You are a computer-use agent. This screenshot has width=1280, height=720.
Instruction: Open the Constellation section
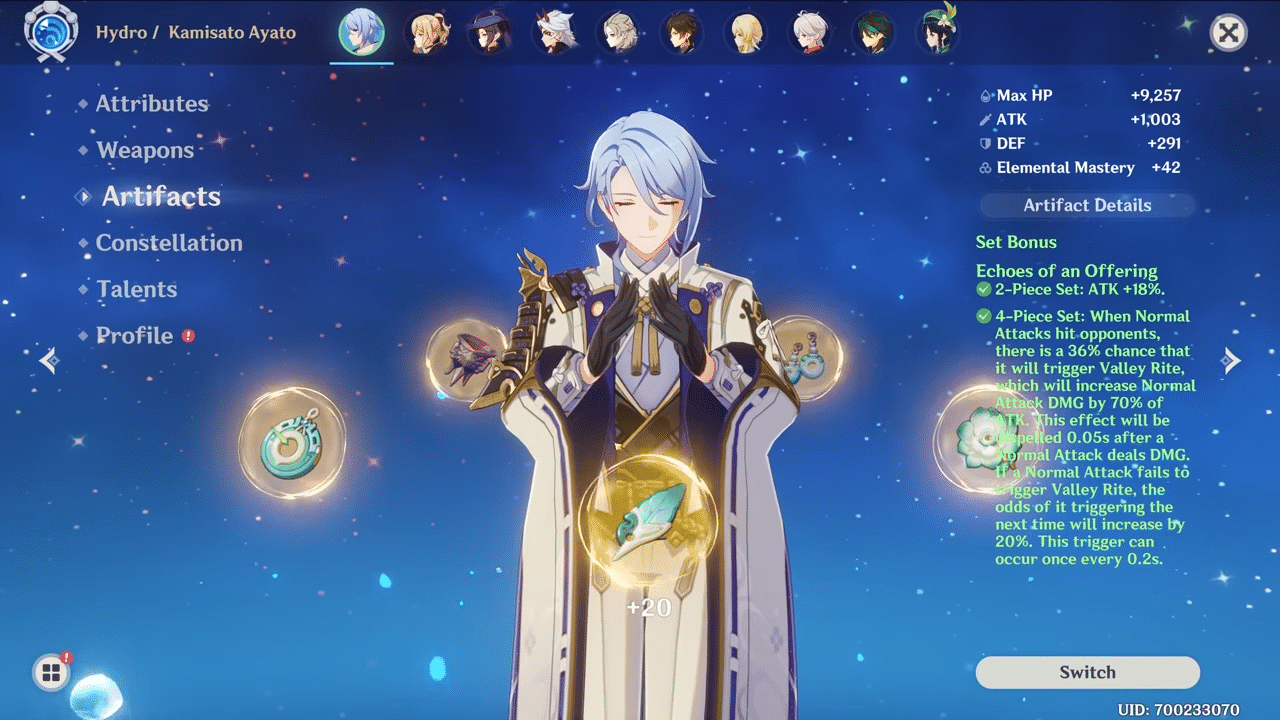pos(168,243)
